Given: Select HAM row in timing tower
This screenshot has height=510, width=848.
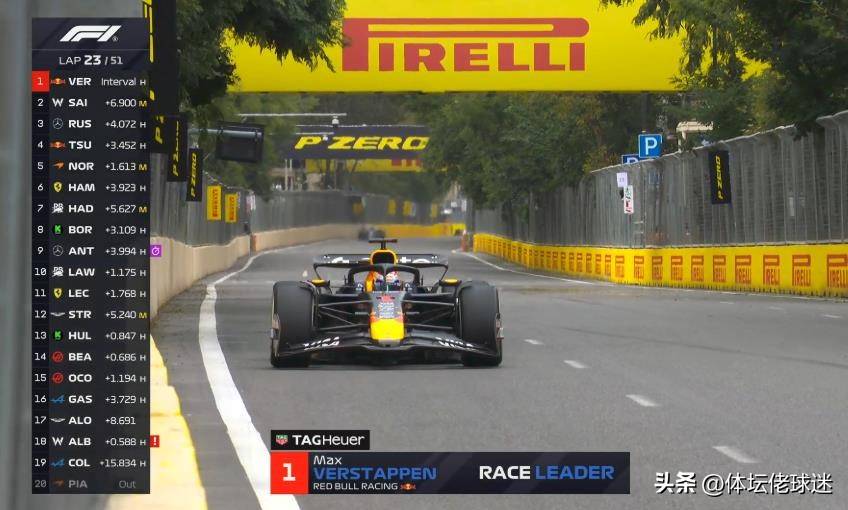Looking at the screenshot, I should 90,187.
